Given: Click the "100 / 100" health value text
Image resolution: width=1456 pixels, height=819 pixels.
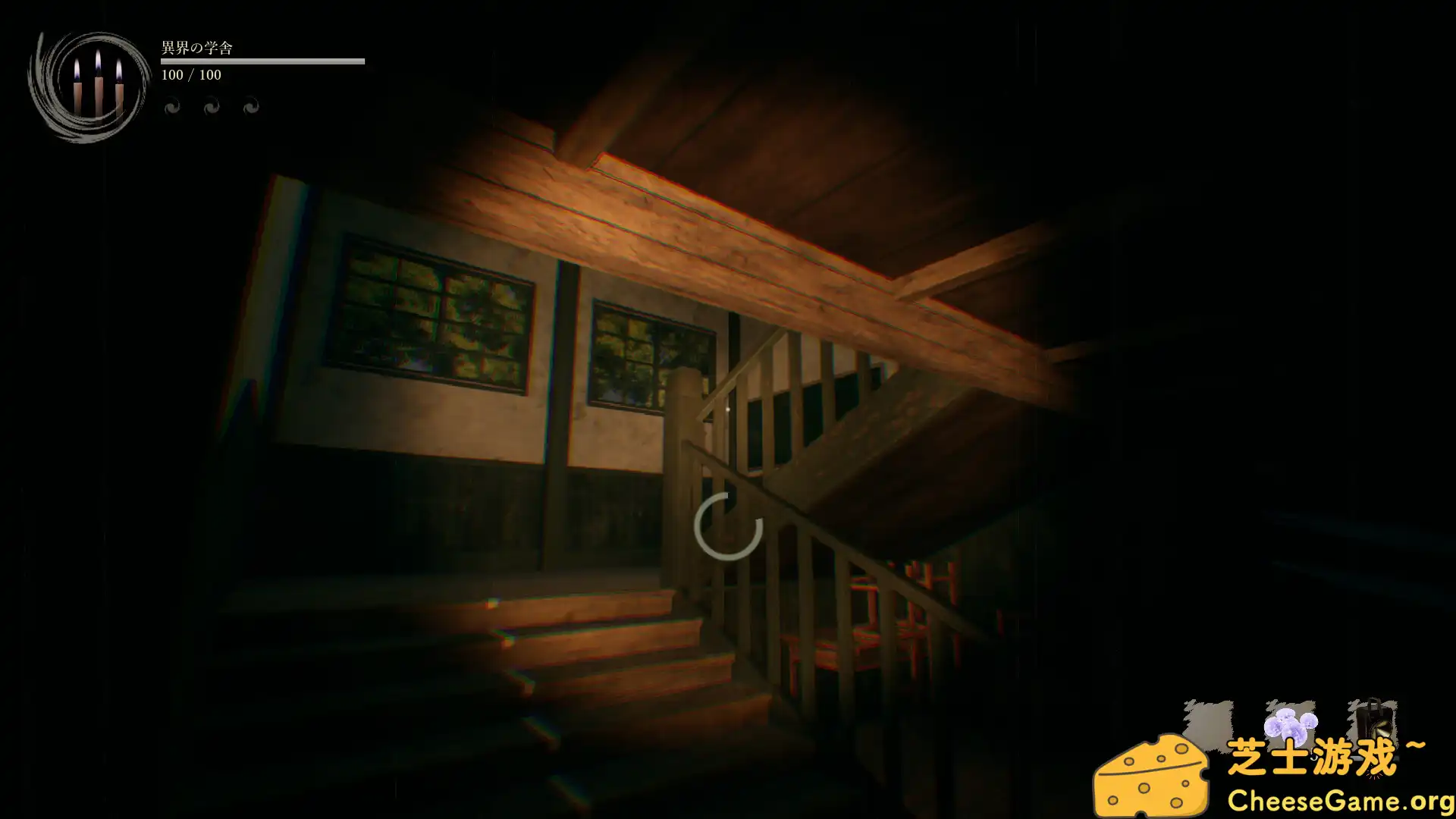Looking at the screenshot, I should [x=190, y=75].
